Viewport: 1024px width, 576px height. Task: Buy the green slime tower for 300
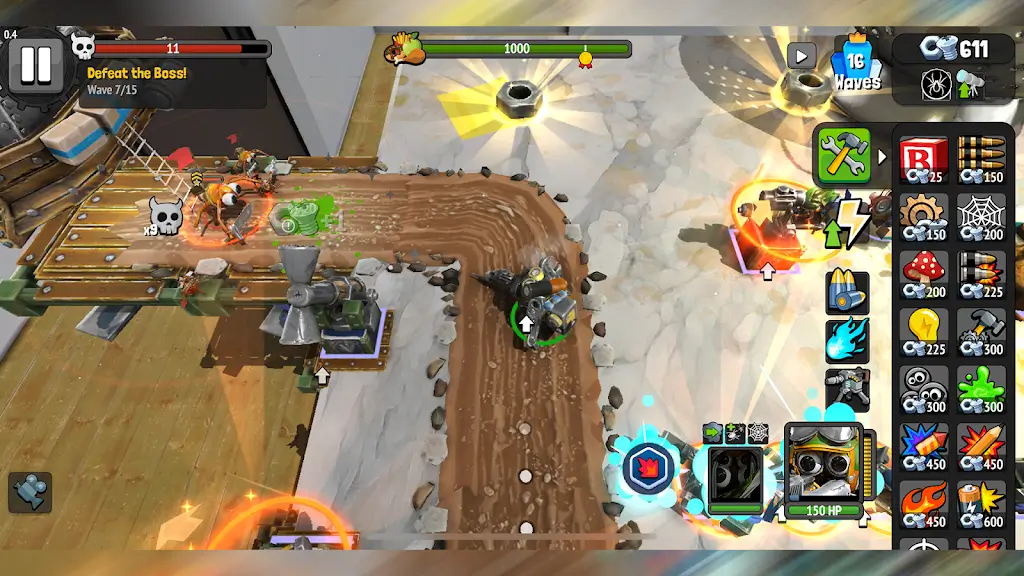(x=981, y=388)
